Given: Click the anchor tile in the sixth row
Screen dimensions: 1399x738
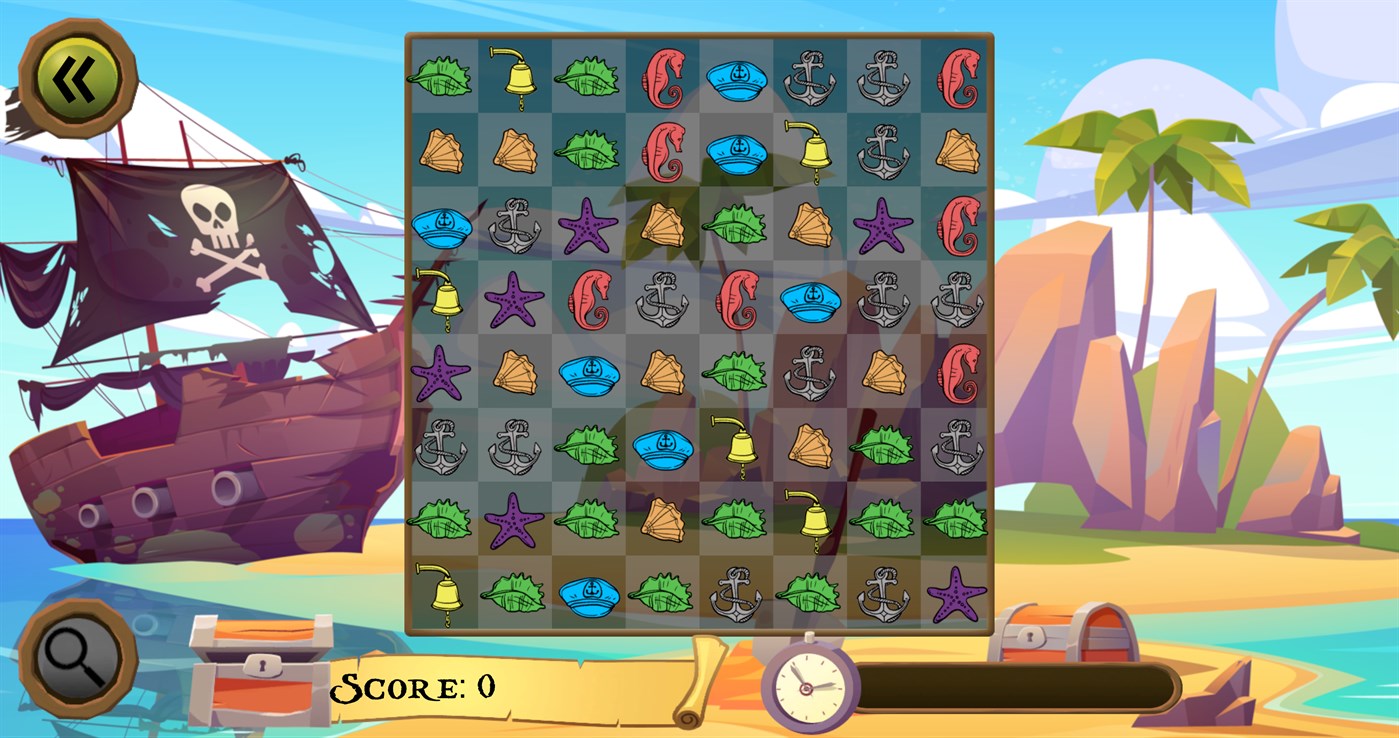Looking at the screenshot, I should tap(445, 448).
